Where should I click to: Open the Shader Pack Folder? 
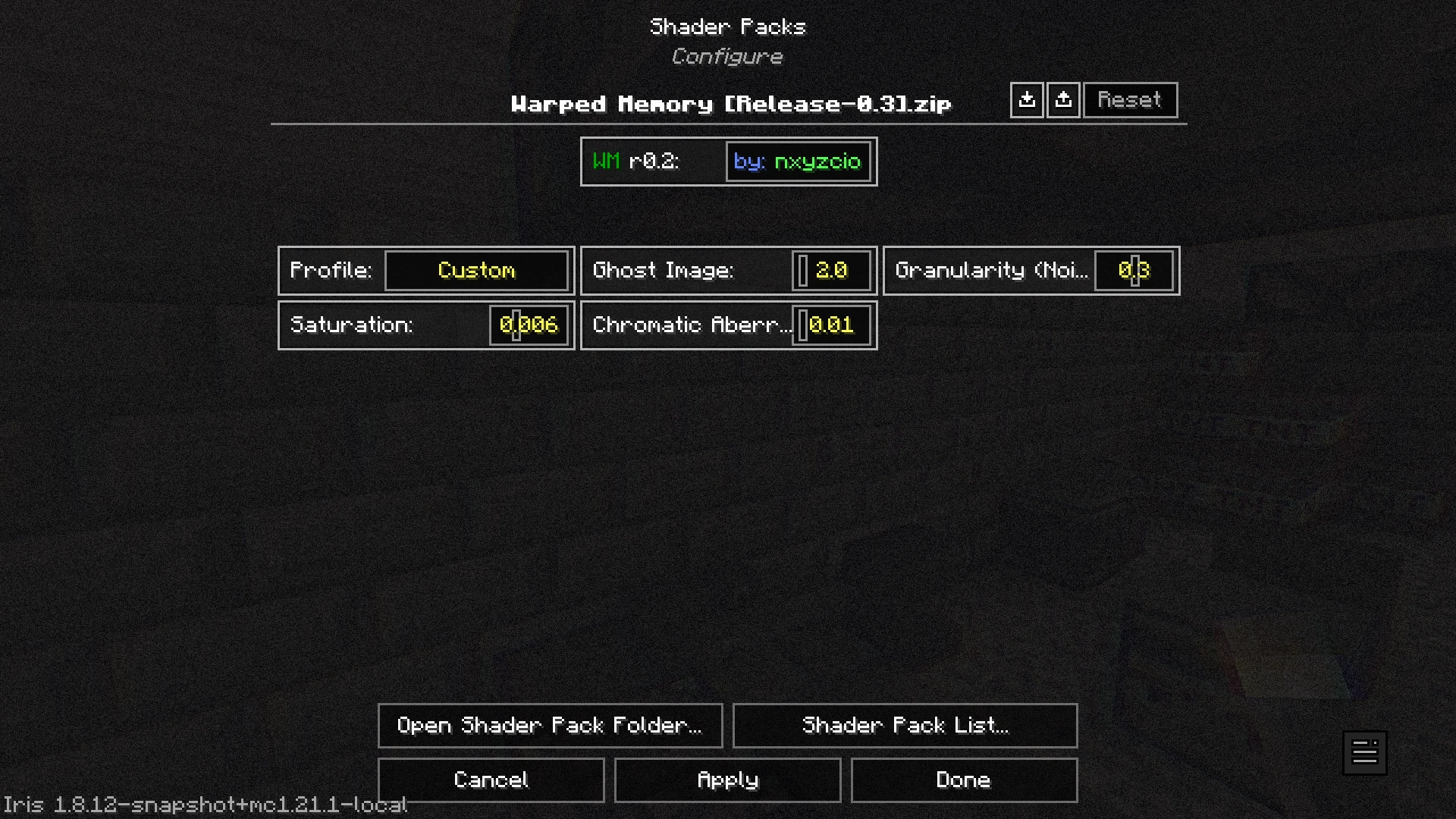tap(550, 725)
